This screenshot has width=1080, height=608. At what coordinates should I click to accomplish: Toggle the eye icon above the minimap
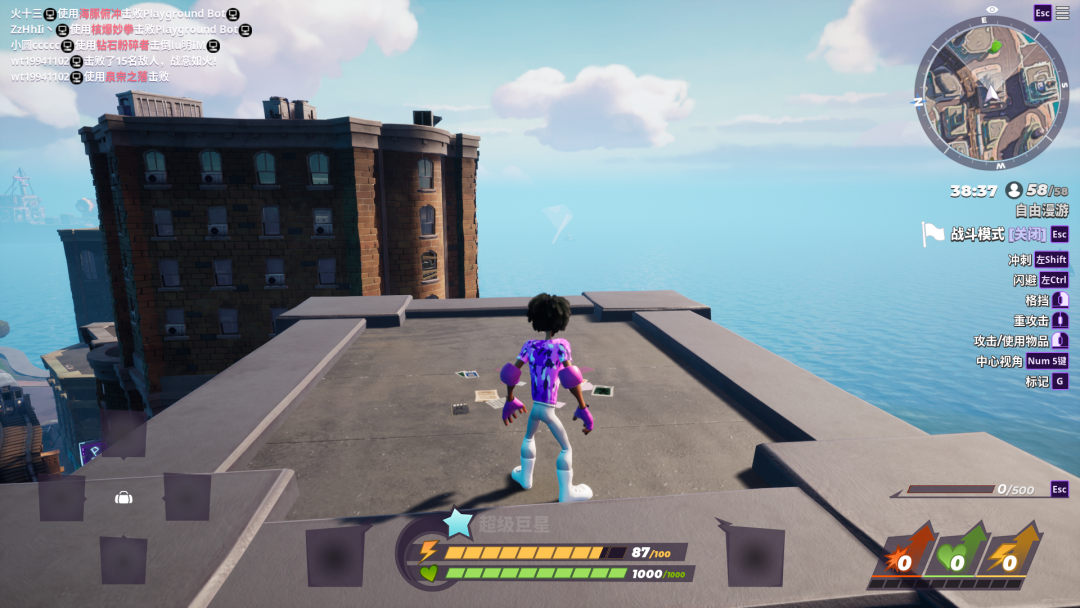point(991,10)
